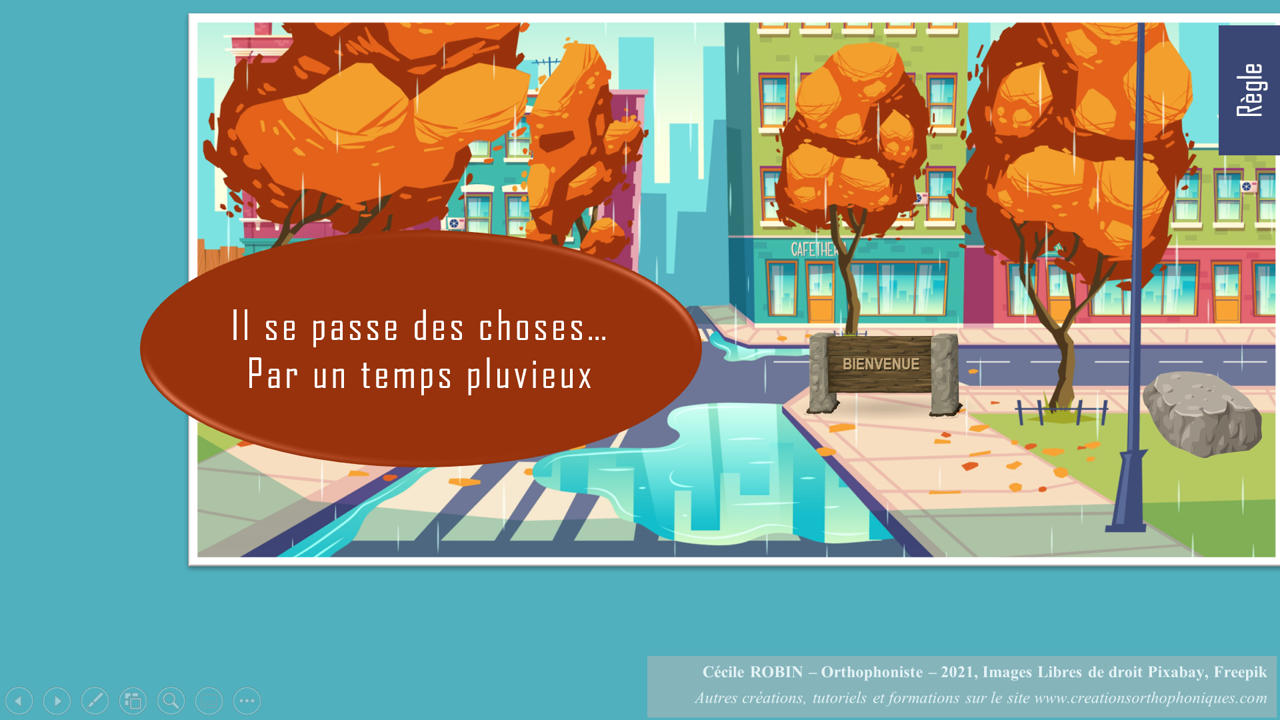Activate the magnifying glass zoom tool
The height and width of the screenshot is (720, 1280).
[x=171, y=701]
